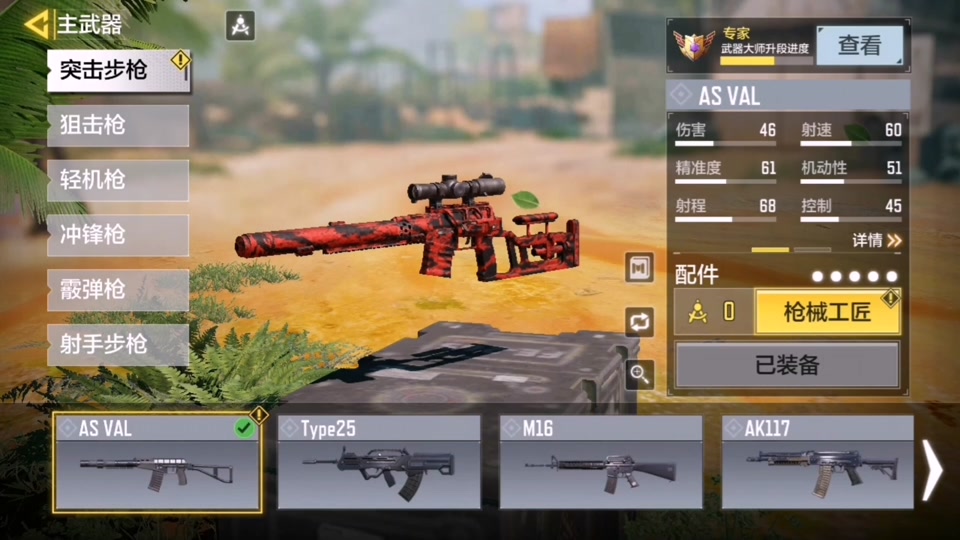This screenshot has height=540, width=960.
Task: Switch to the 射手步枪 category
Action: point(118,345)
